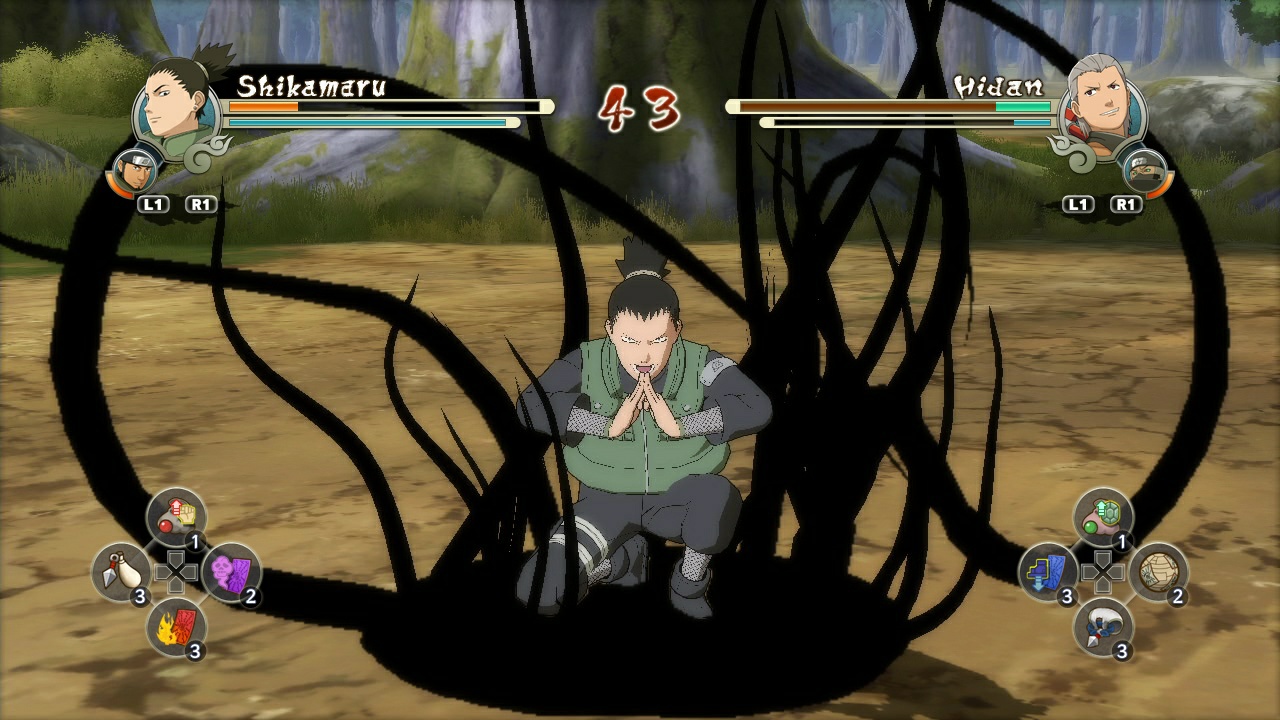Select Hidan's green health recovery pill item
The width and height of the screenshot is (1280, 720).
1103,512
